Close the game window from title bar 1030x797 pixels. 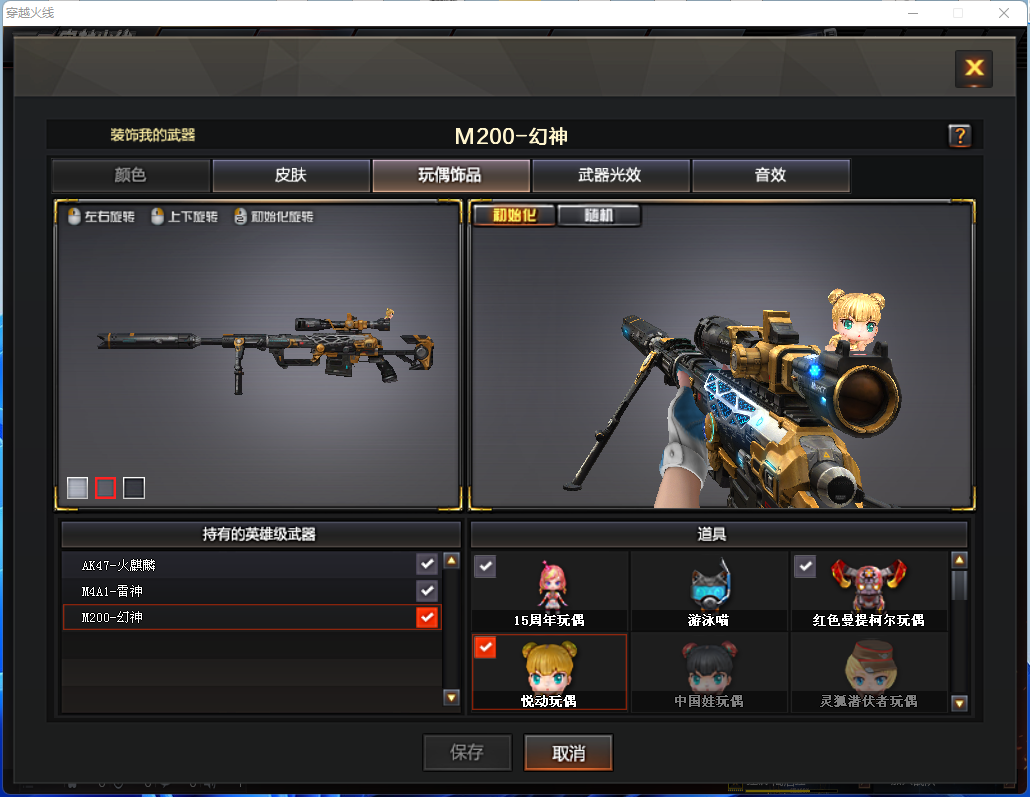1004,13
